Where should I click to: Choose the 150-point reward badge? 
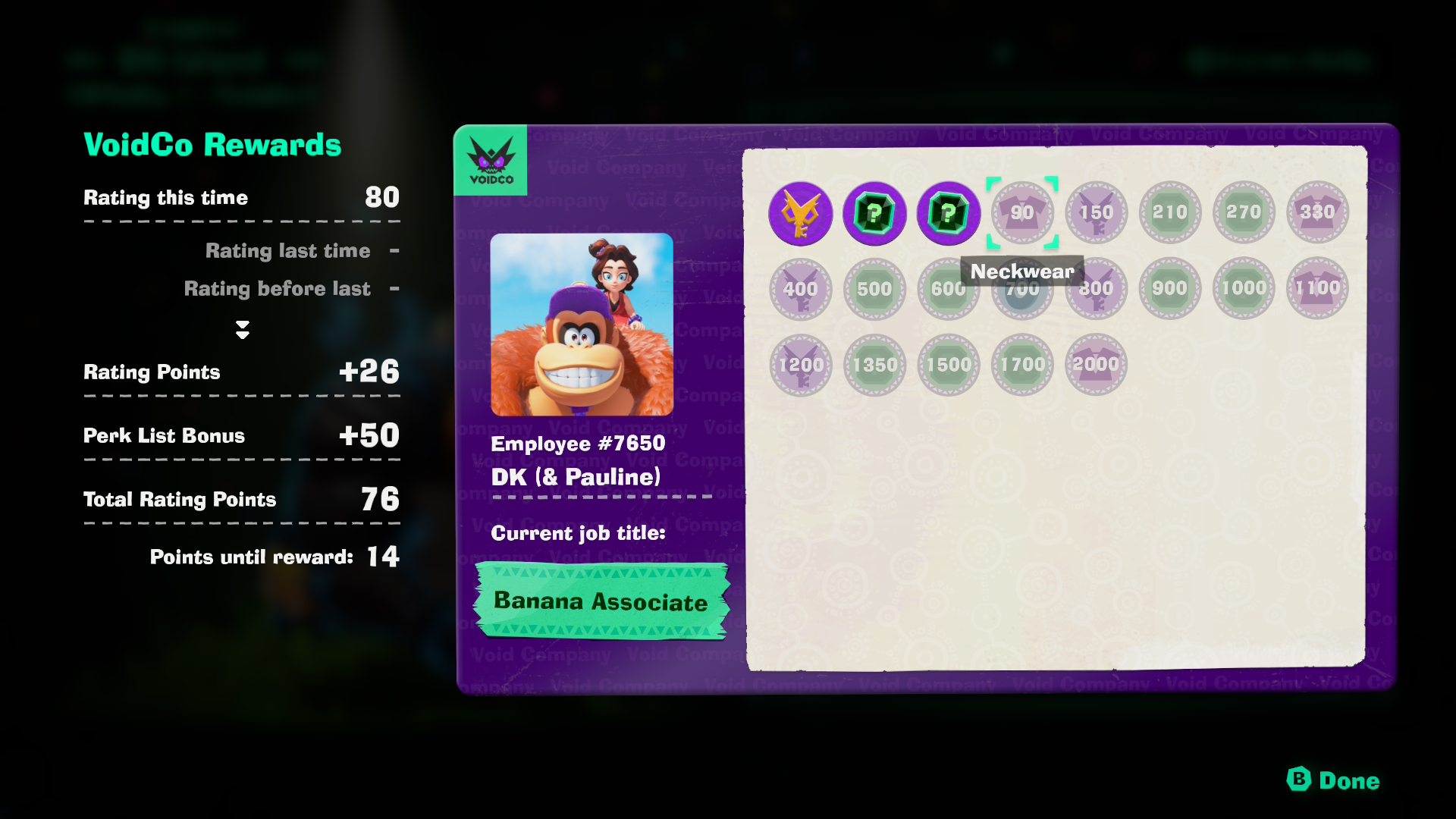point(1096,213)
